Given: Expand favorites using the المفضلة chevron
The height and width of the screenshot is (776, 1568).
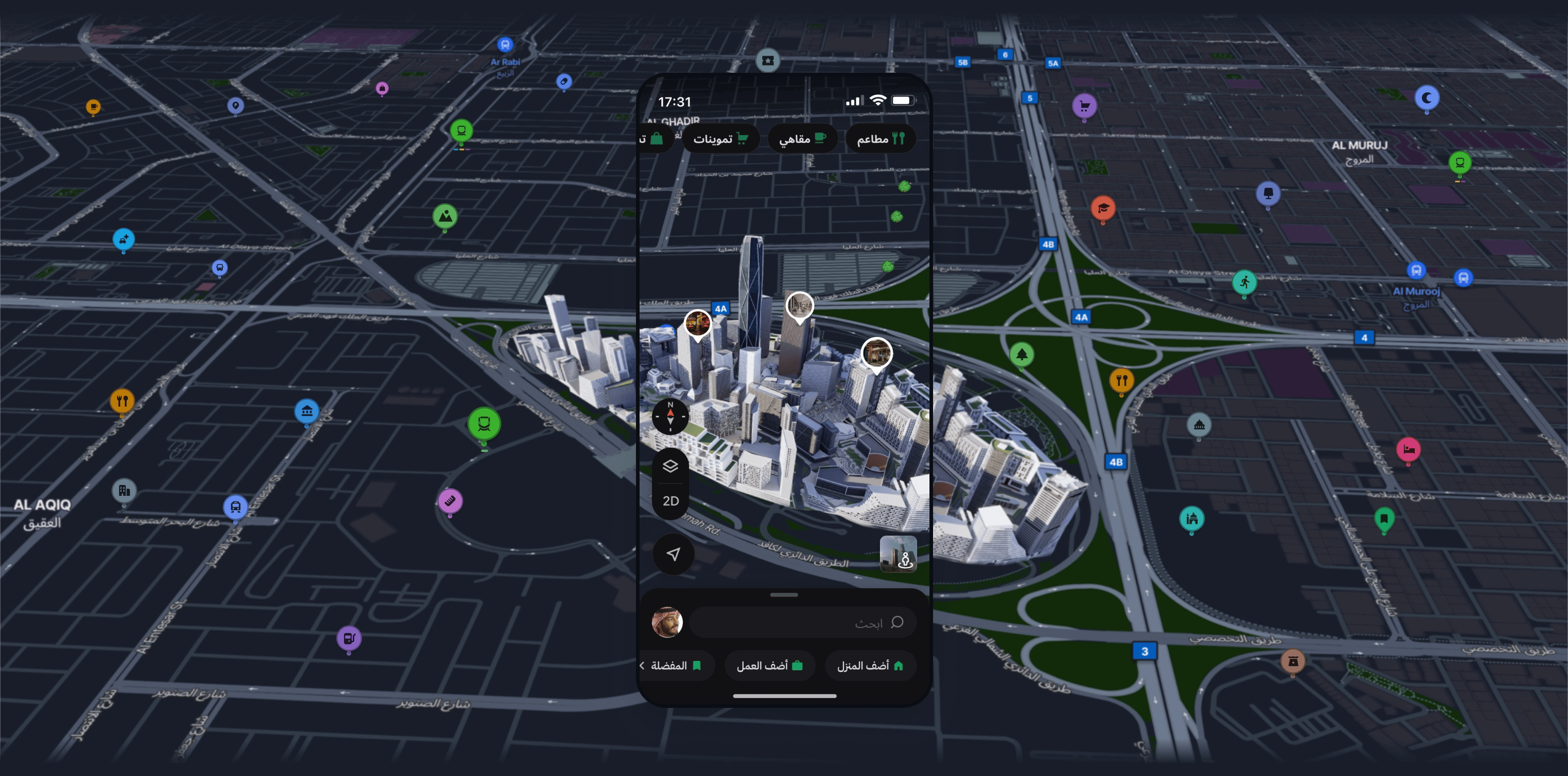Looking at the screenshot, I should point(643,666).
